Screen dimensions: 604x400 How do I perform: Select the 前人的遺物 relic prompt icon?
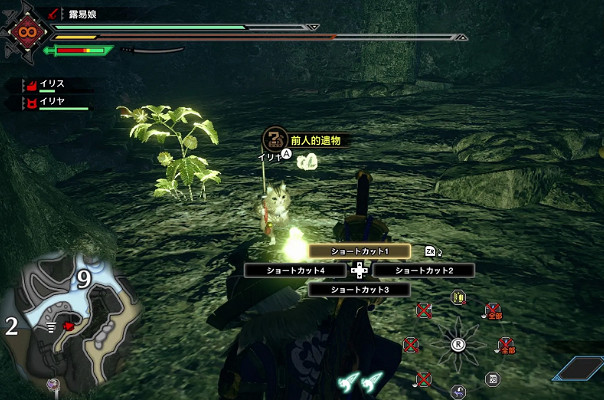click(x=275, y=139)
